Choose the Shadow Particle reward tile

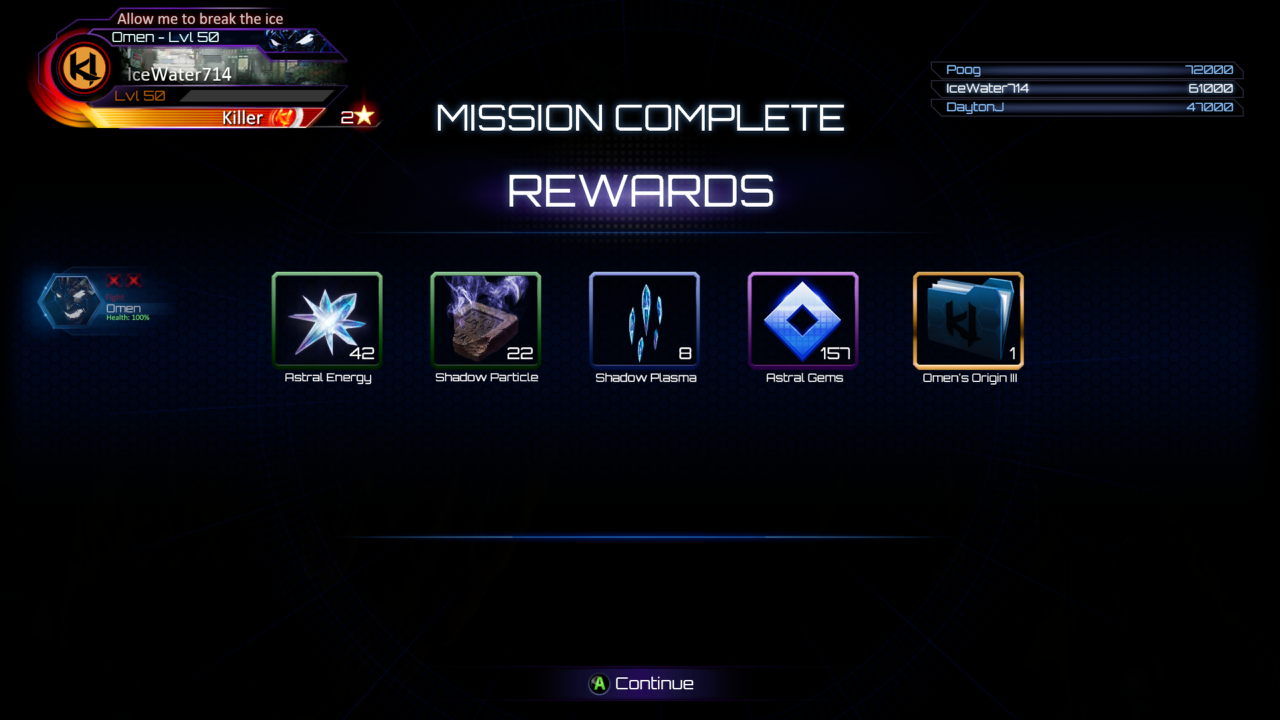[486, 320]
